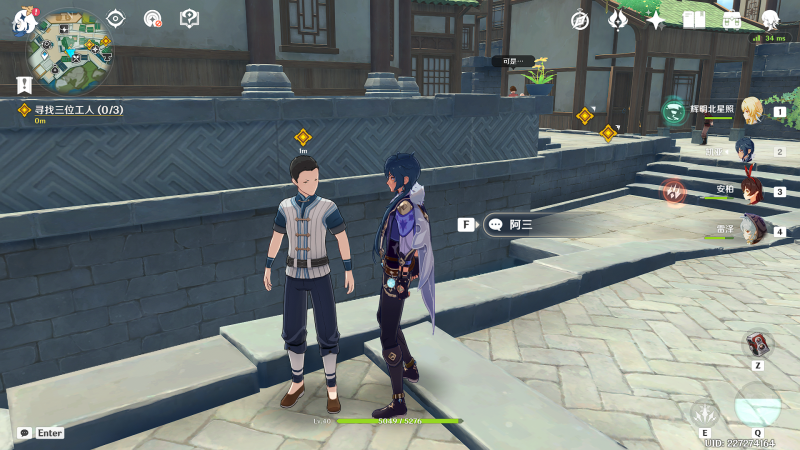Switch to party member 雷泽

pyautogui.click(x=752, y=230)
